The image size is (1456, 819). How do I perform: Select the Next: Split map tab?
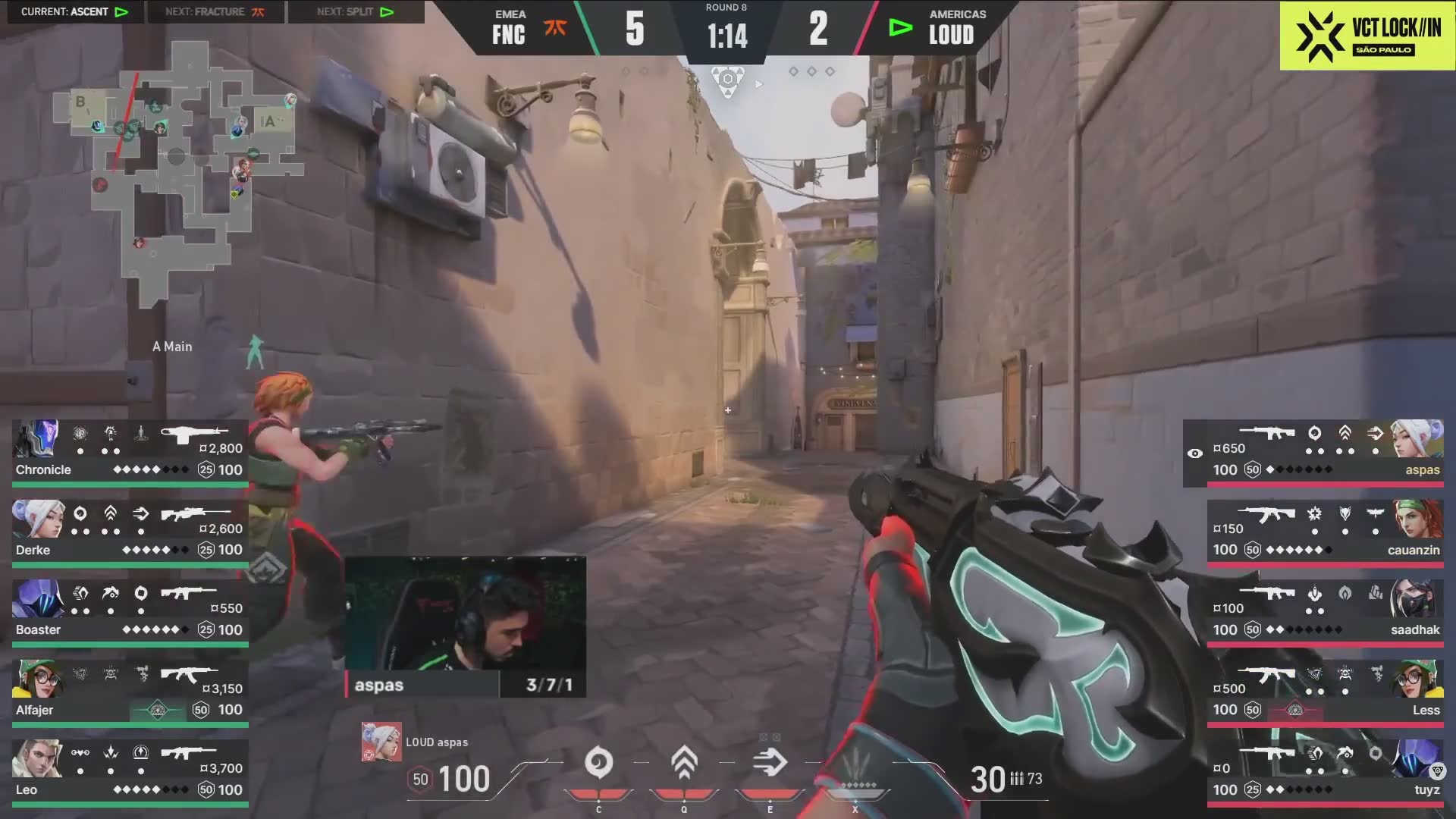point(356,11)
